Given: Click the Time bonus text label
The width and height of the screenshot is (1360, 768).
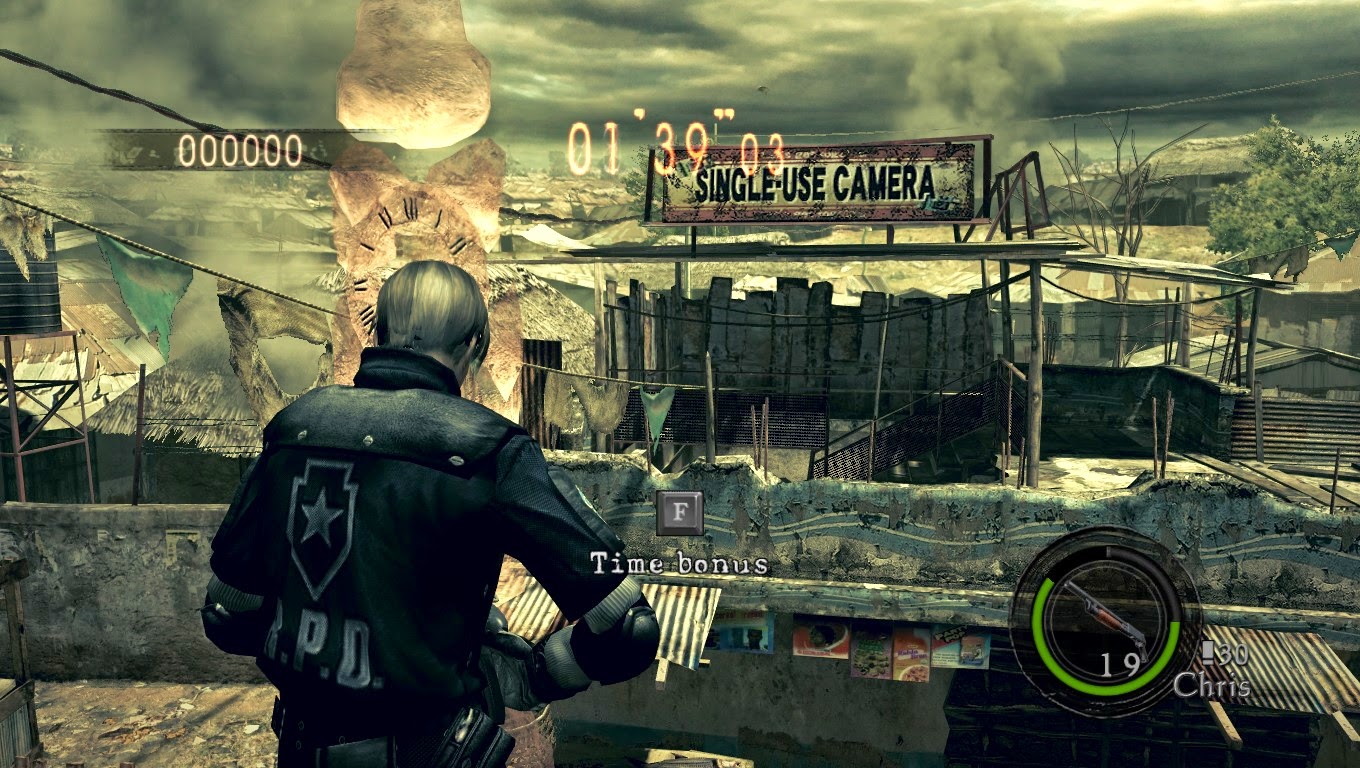Looking at the screenshot, I should click(679, 562).
